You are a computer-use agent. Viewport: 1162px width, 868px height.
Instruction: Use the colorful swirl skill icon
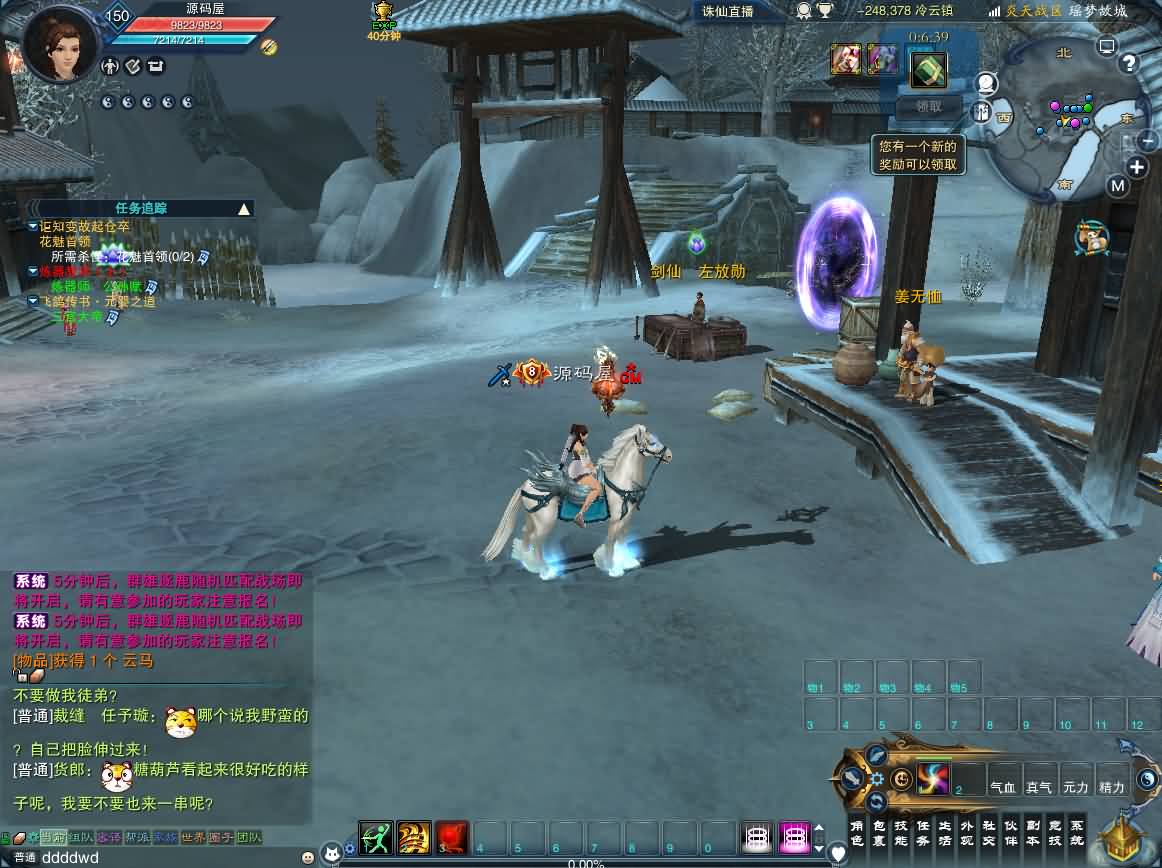pyautogui.click(x=933, y=778)
